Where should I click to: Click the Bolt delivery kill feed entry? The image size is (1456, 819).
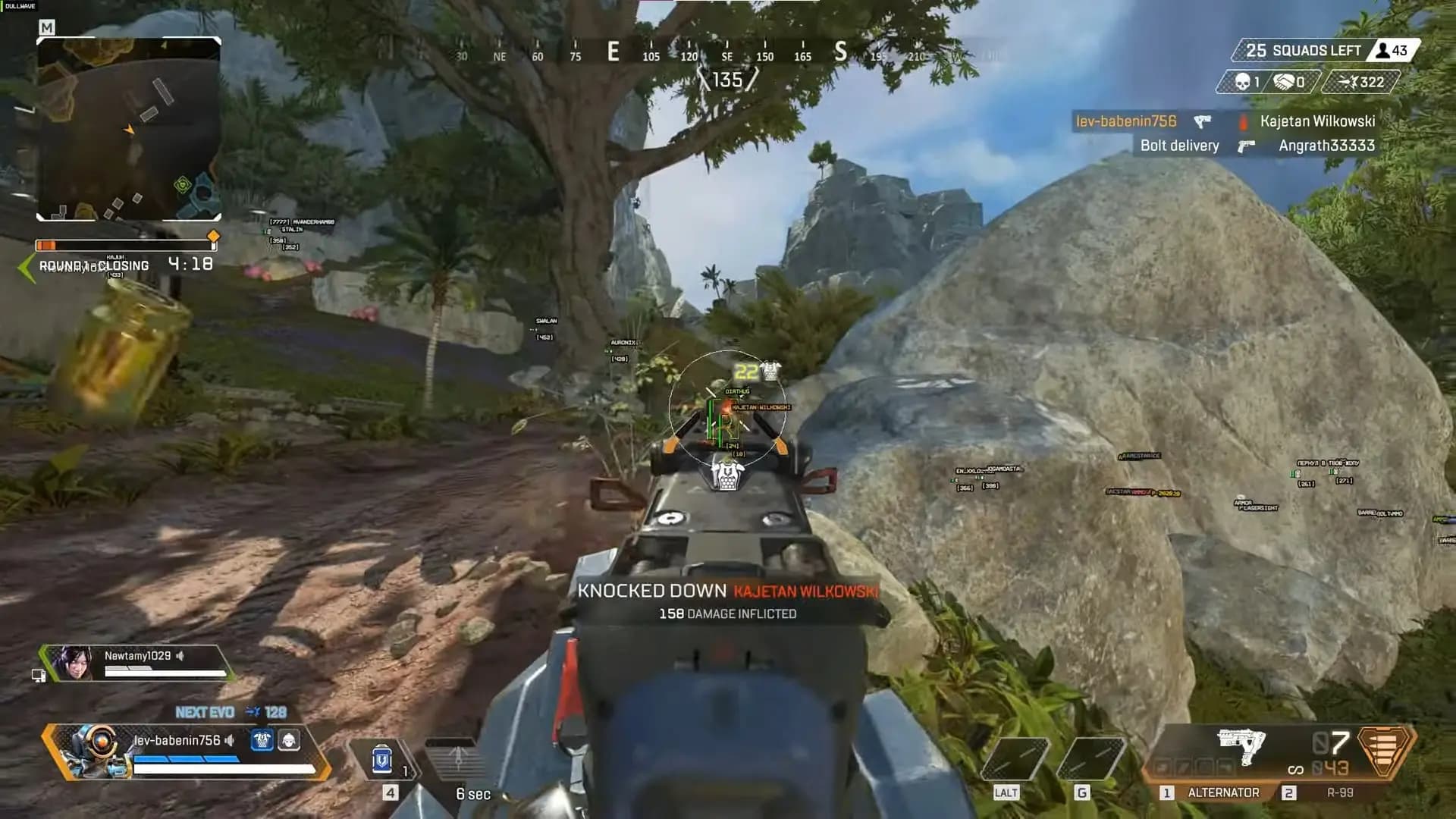point(1180,146)
